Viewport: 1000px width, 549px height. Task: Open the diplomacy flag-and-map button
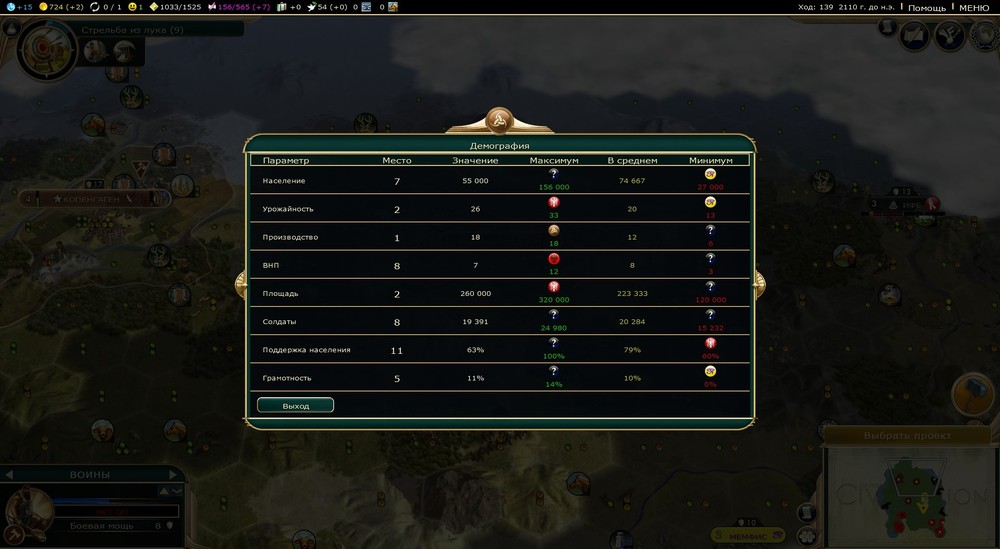click(914, 37)
